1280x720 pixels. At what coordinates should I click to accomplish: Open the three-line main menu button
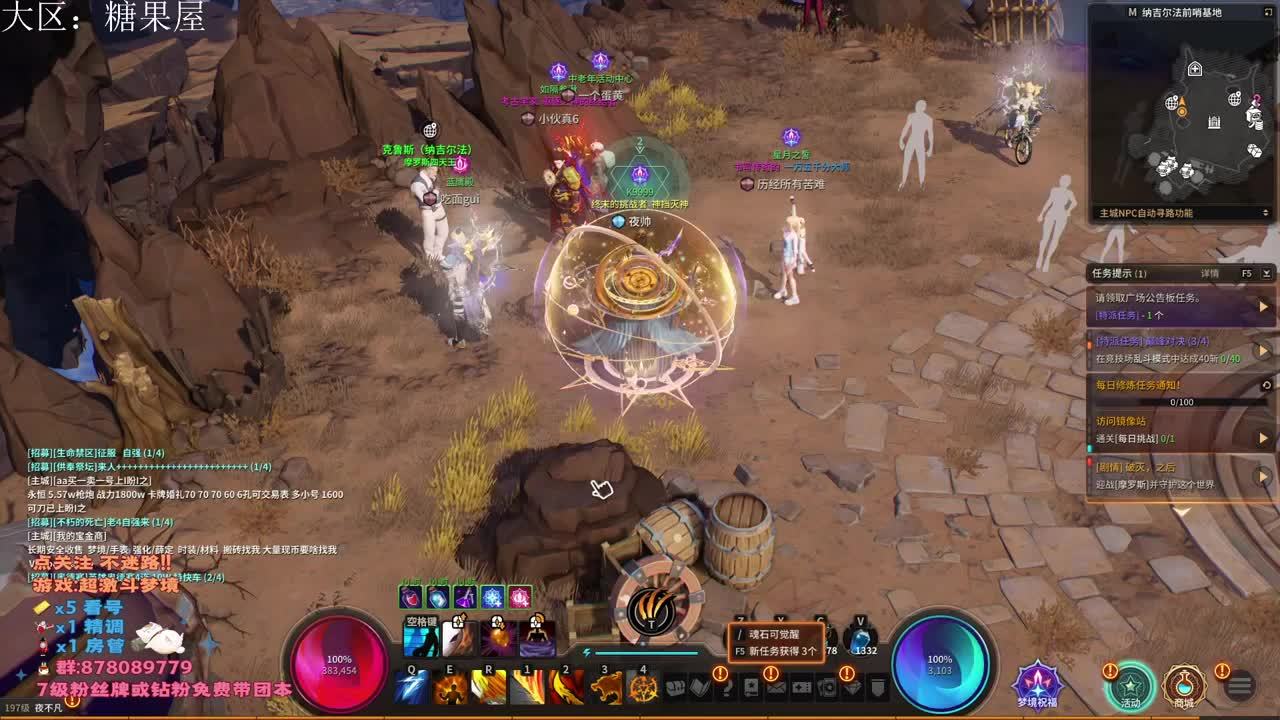click(1240, 686)
